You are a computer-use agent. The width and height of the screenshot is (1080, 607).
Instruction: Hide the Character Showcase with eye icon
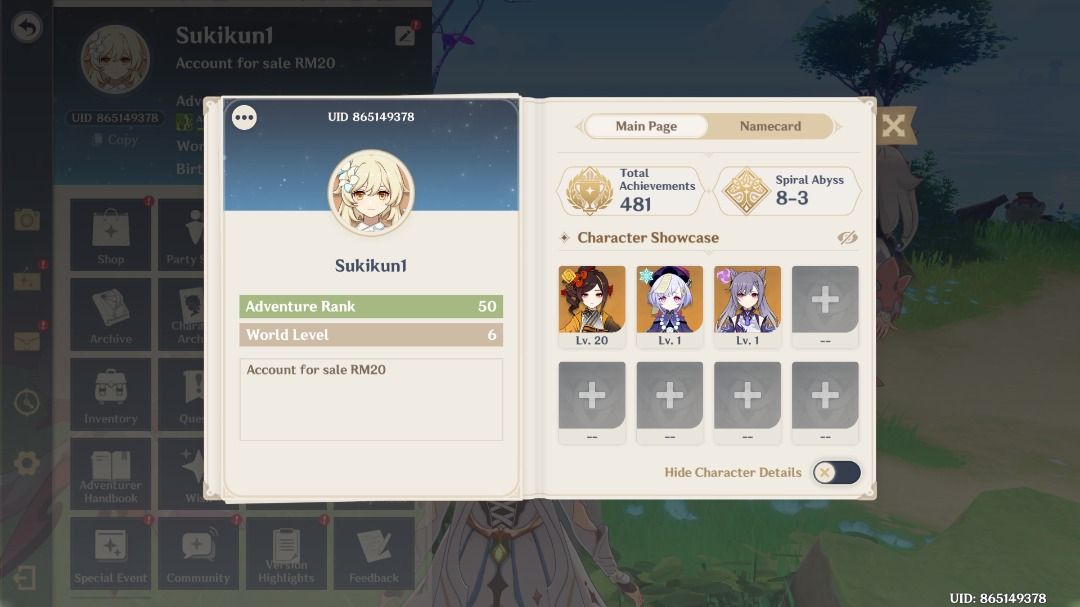point(847,238)
